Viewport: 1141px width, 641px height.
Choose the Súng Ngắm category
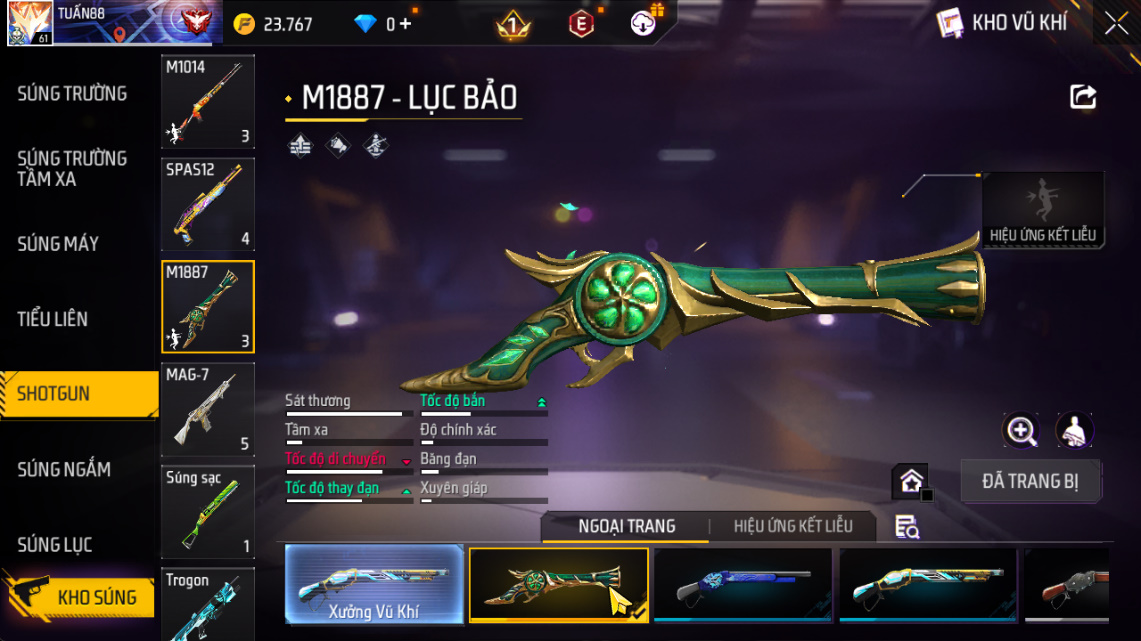pos(64,469)
